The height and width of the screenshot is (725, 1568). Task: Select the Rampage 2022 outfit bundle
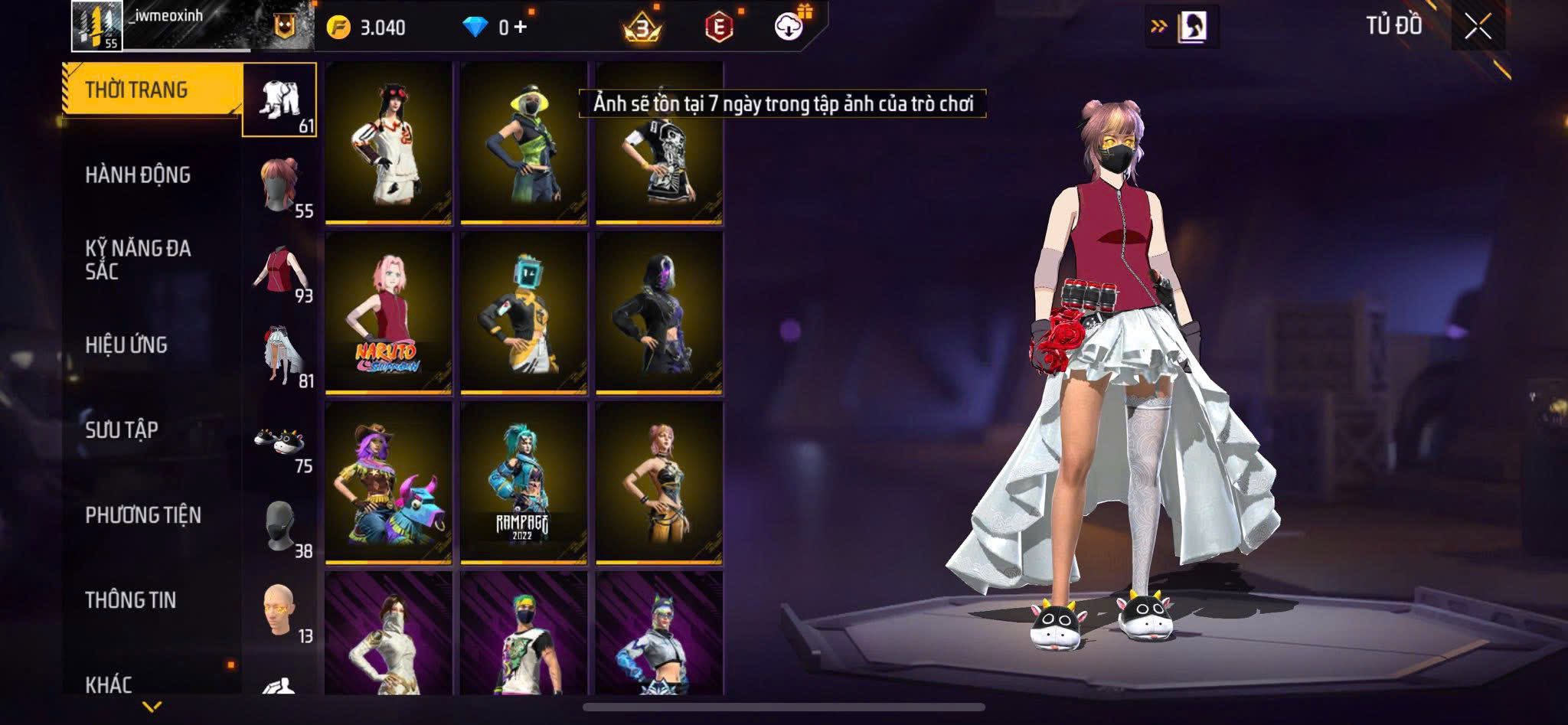[x=524, y=484]
